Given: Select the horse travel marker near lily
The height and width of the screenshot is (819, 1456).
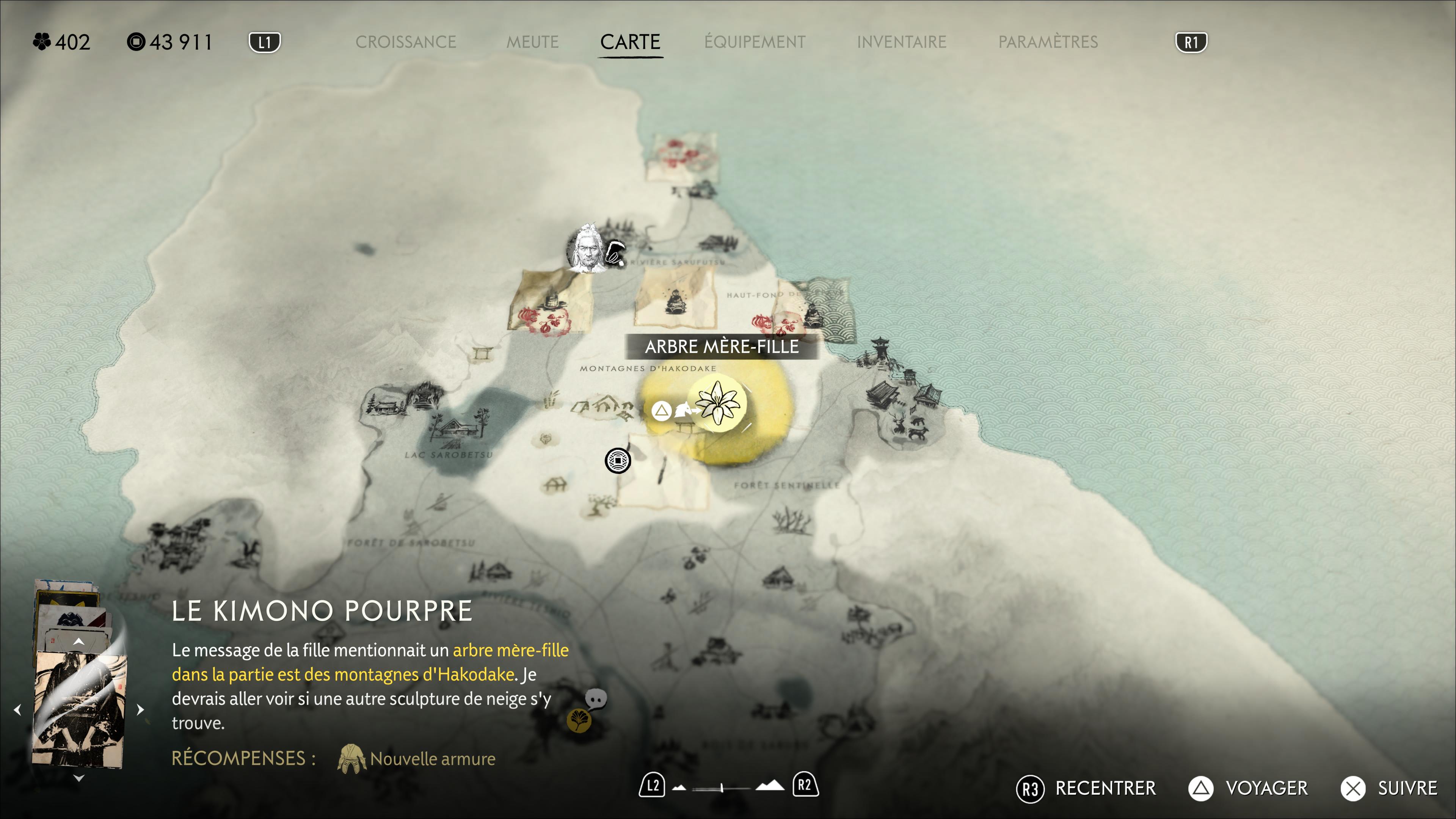Looking at the screenshot, I should point(683,409).
